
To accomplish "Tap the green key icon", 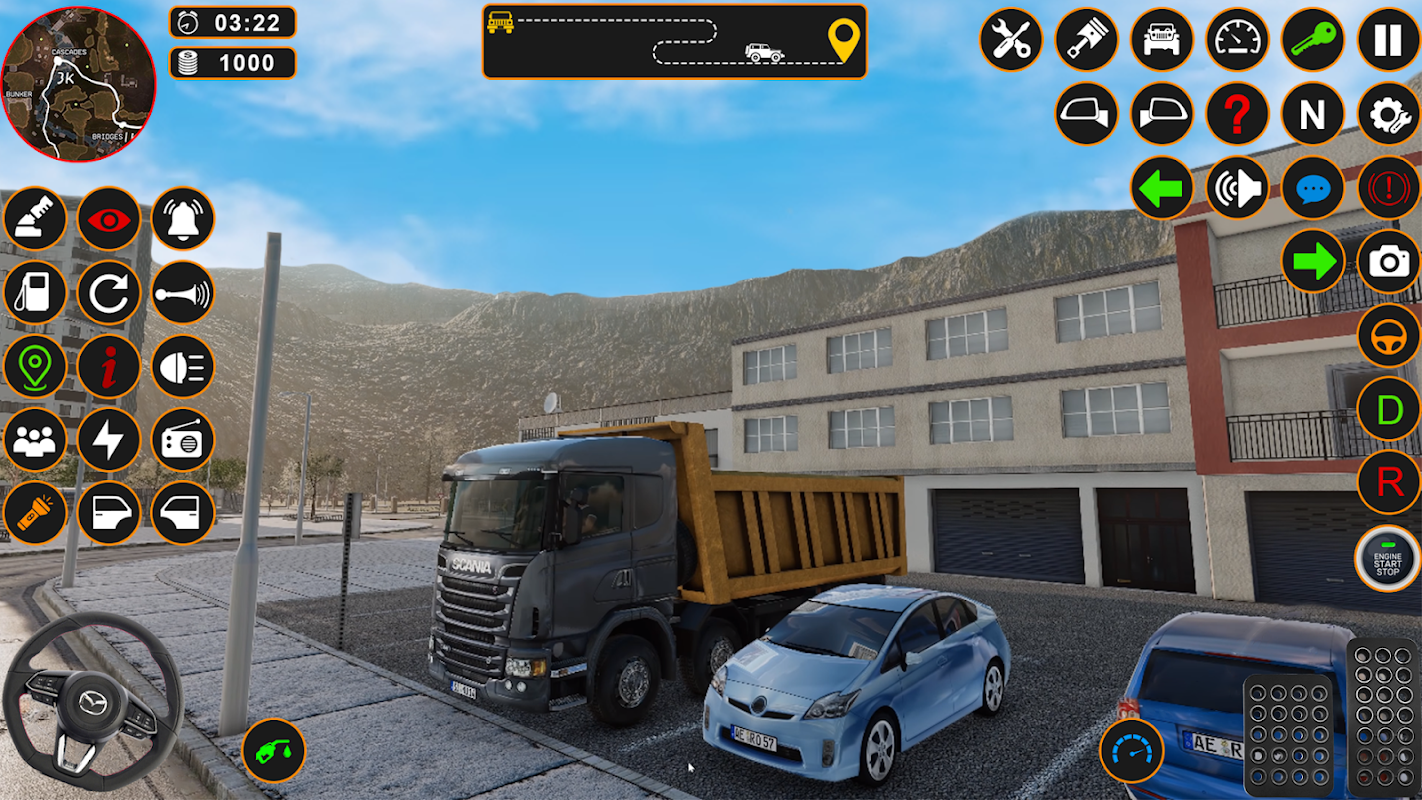I will tap(1312, 40).
